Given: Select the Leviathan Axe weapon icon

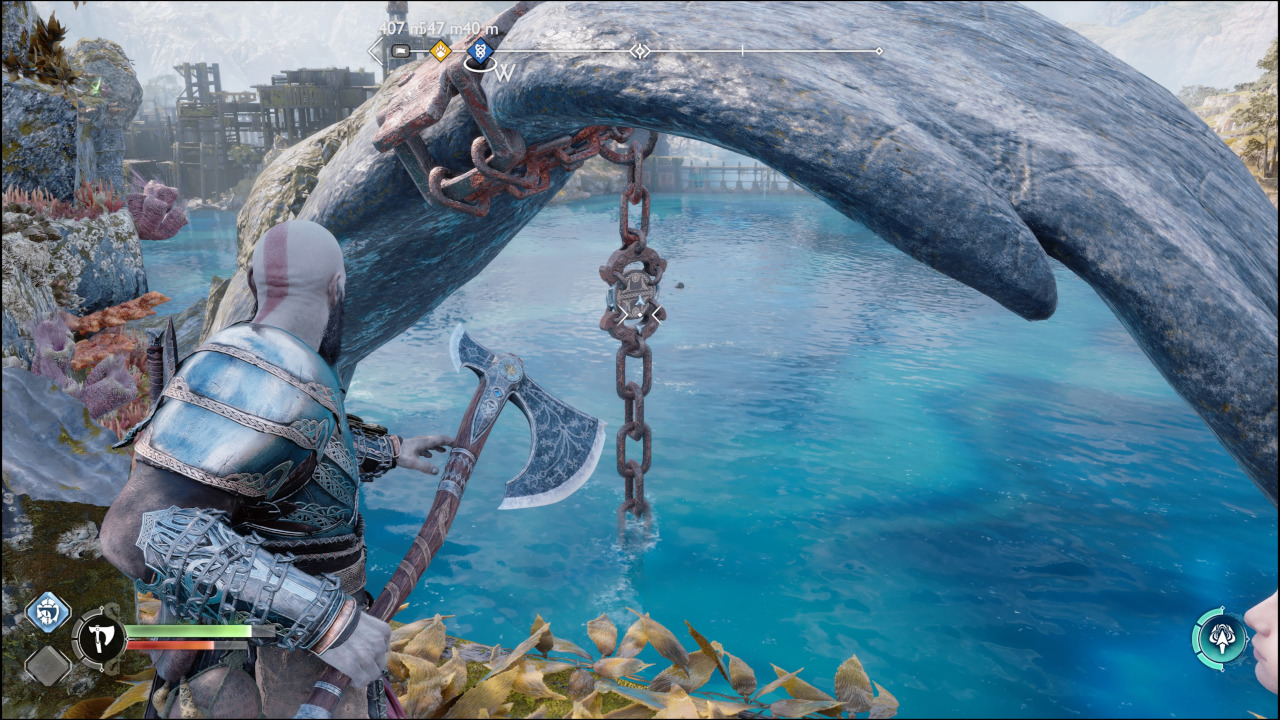Looking at the screenshot, I should tap(100, 638).
